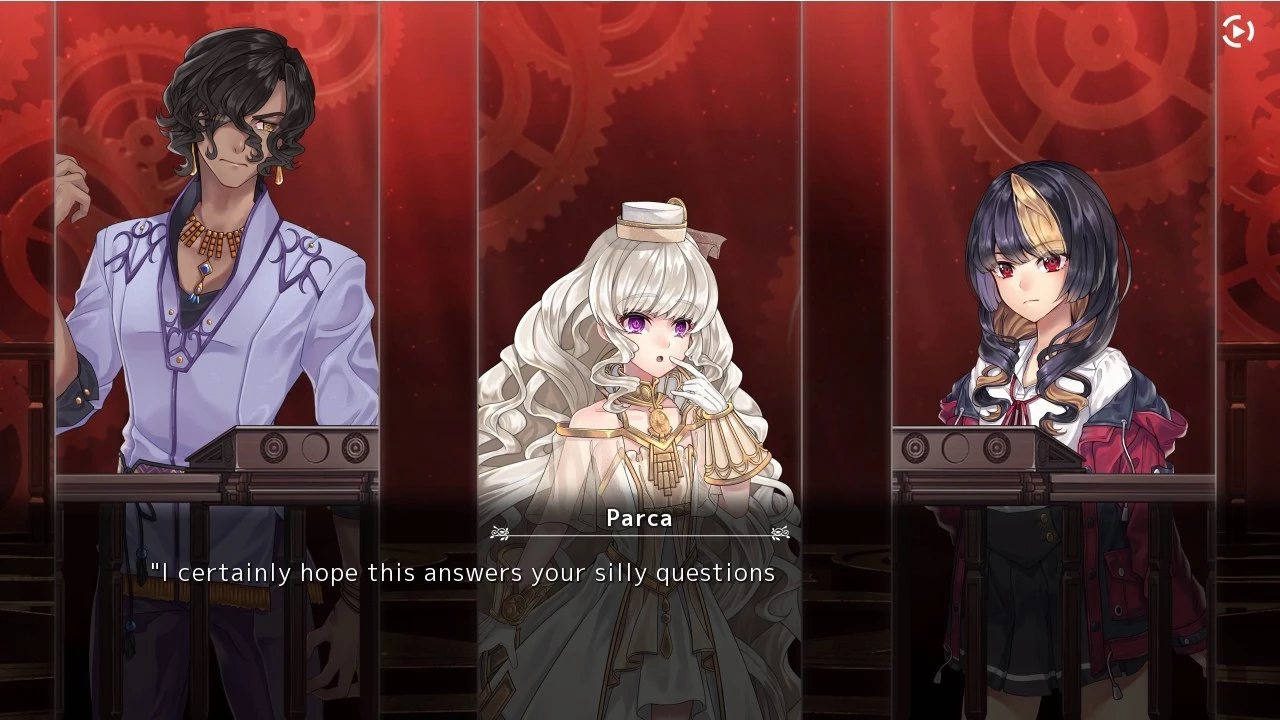This screenshot has height=720, width=1280.
Task: Toggle auto mode with the circular arrow icon
Action: [x=1238, y=30]
